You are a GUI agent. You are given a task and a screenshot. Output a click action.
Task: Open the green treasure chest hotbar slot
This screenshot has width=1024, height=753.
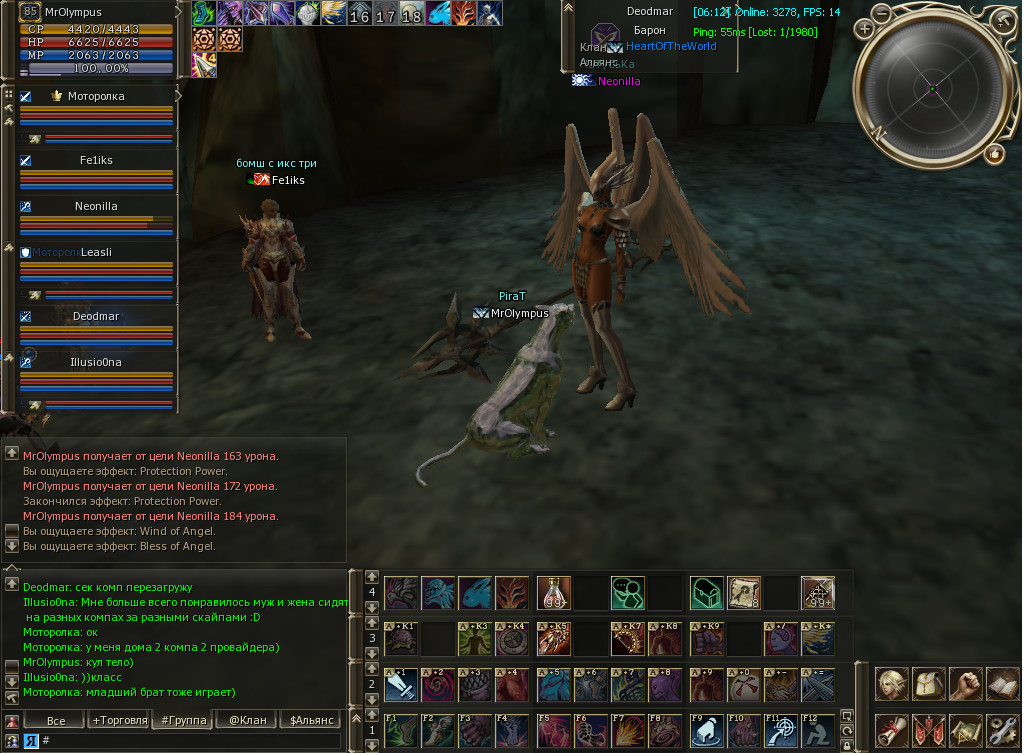(x=705, y=593)
